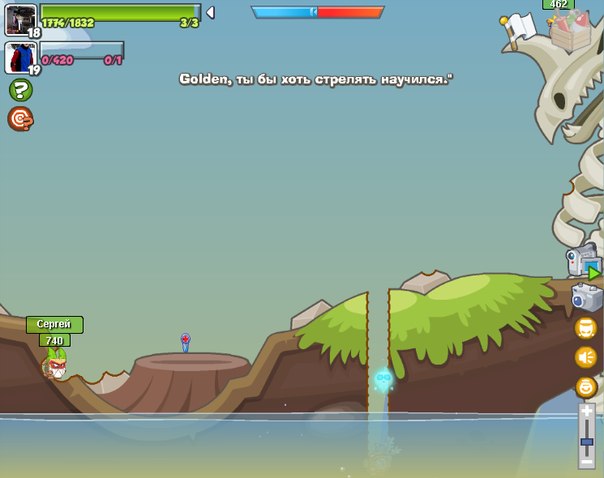604x478 pixels.
Task: Click the orange target icon button
Action: coord(19,119)
